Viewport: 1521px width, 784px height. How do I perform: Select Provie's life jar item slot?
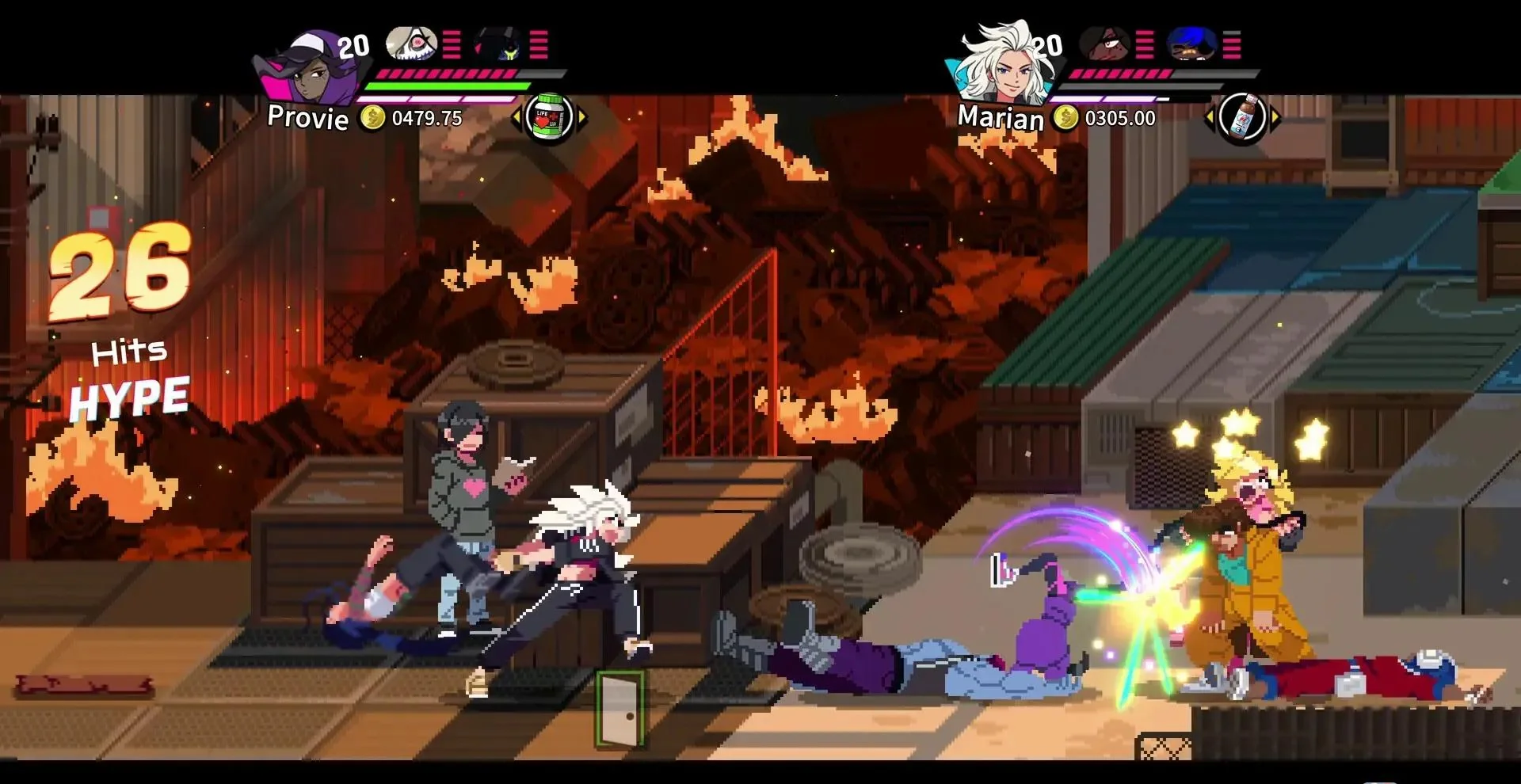(x=549, y=118)
